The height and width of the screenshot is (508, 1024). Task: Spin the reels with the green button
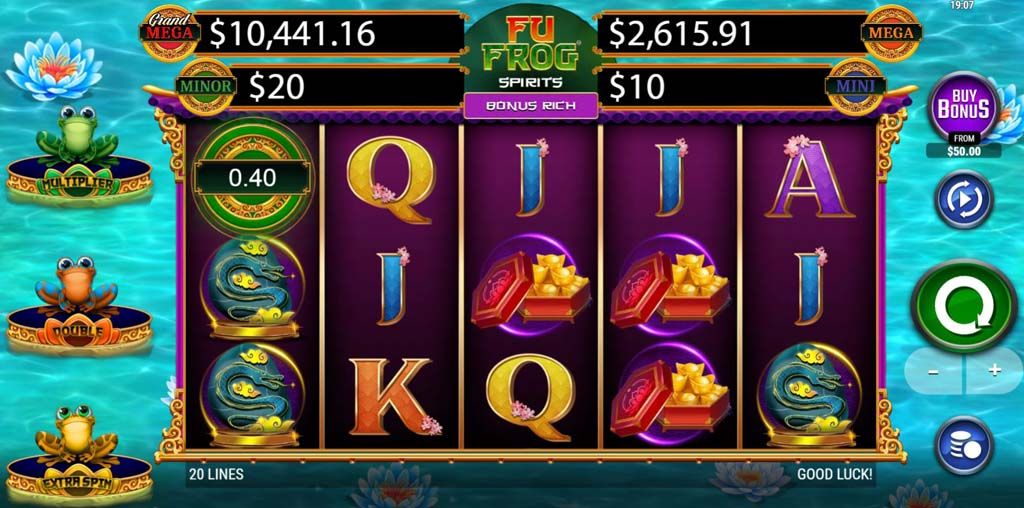tap(963, 306)
